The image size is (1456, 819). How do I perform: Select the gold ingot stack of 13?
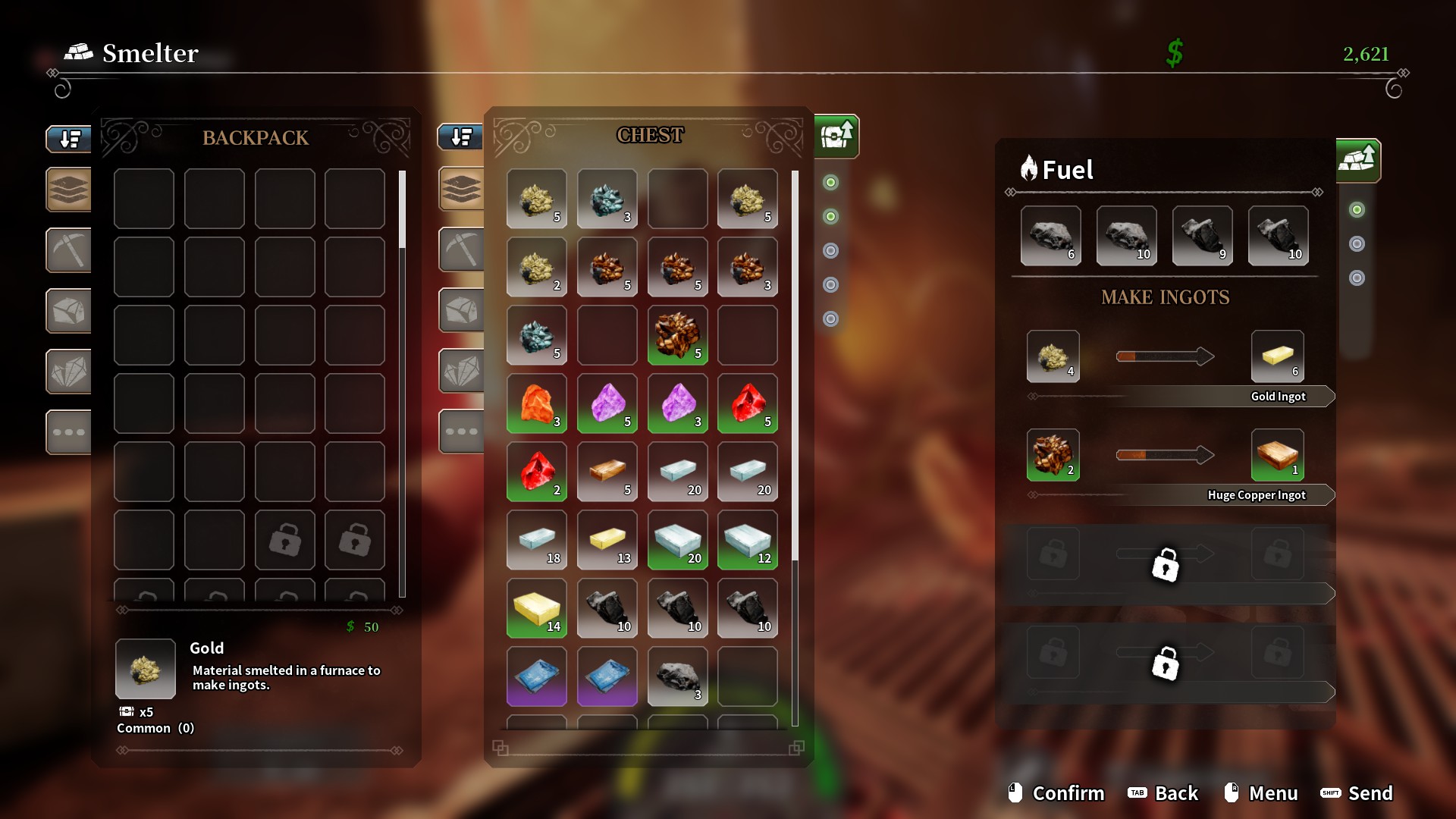[x=607, y=540]
